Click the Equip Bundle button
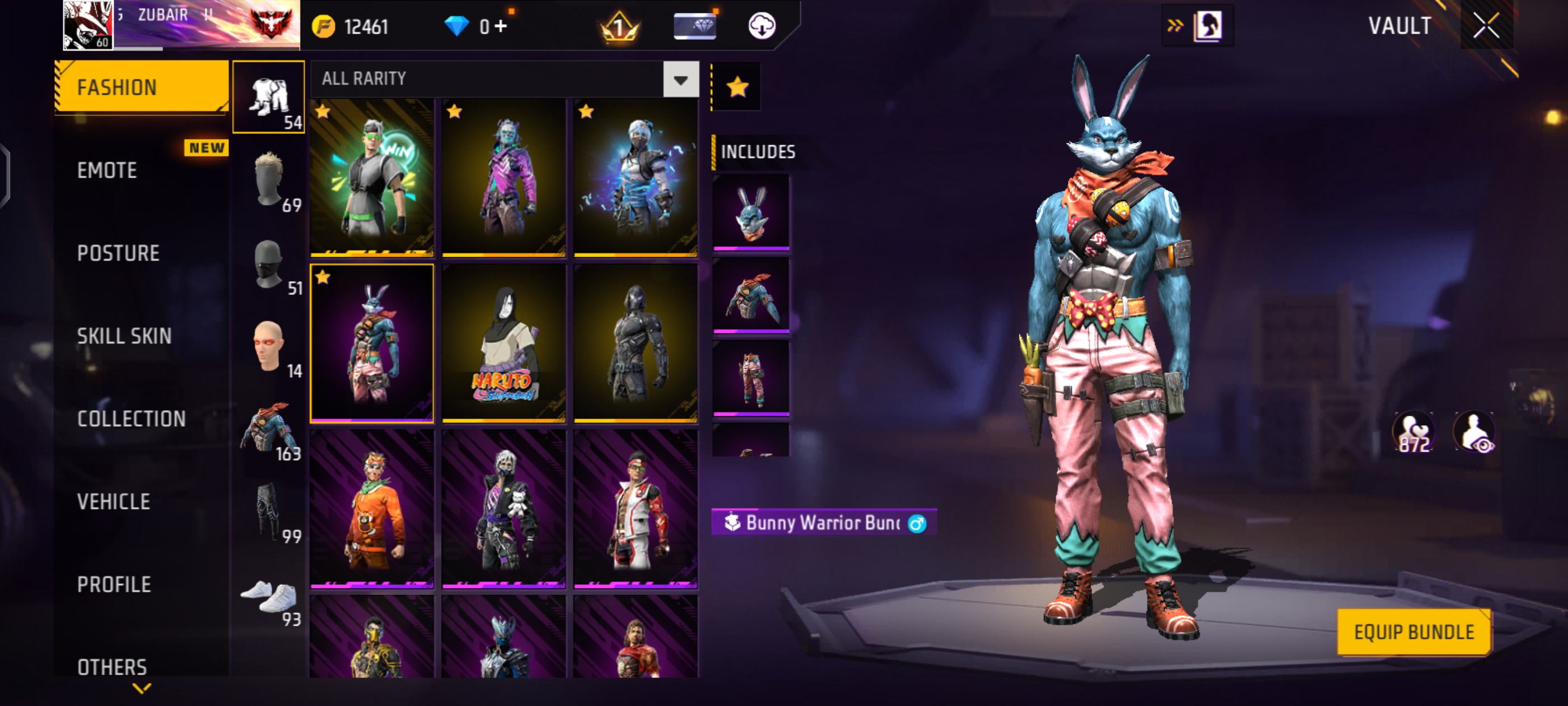The image size is (1568, 706). 1413,632
